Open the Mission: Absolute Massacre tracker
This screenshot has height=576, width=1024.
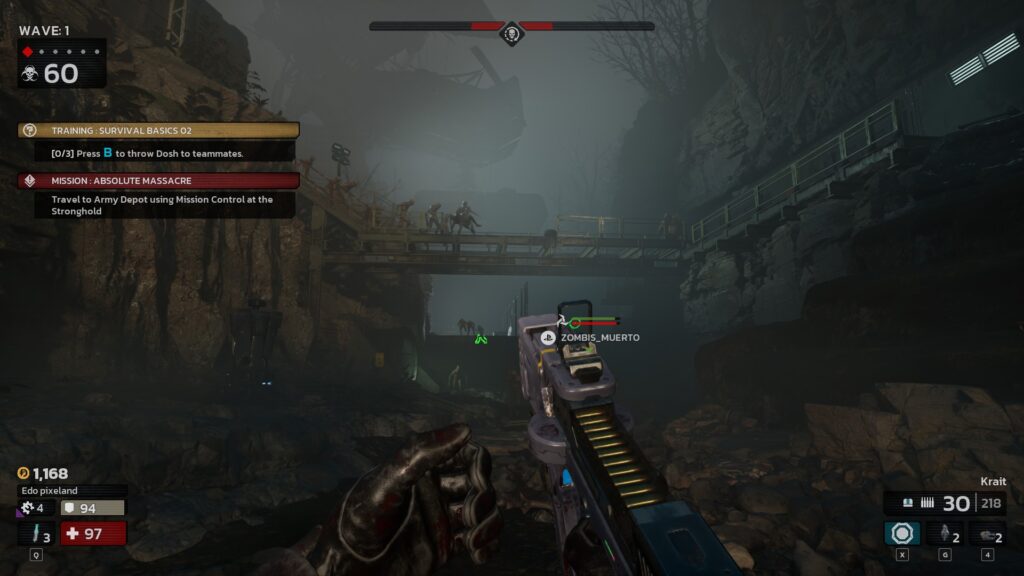(x=159, y=181)
